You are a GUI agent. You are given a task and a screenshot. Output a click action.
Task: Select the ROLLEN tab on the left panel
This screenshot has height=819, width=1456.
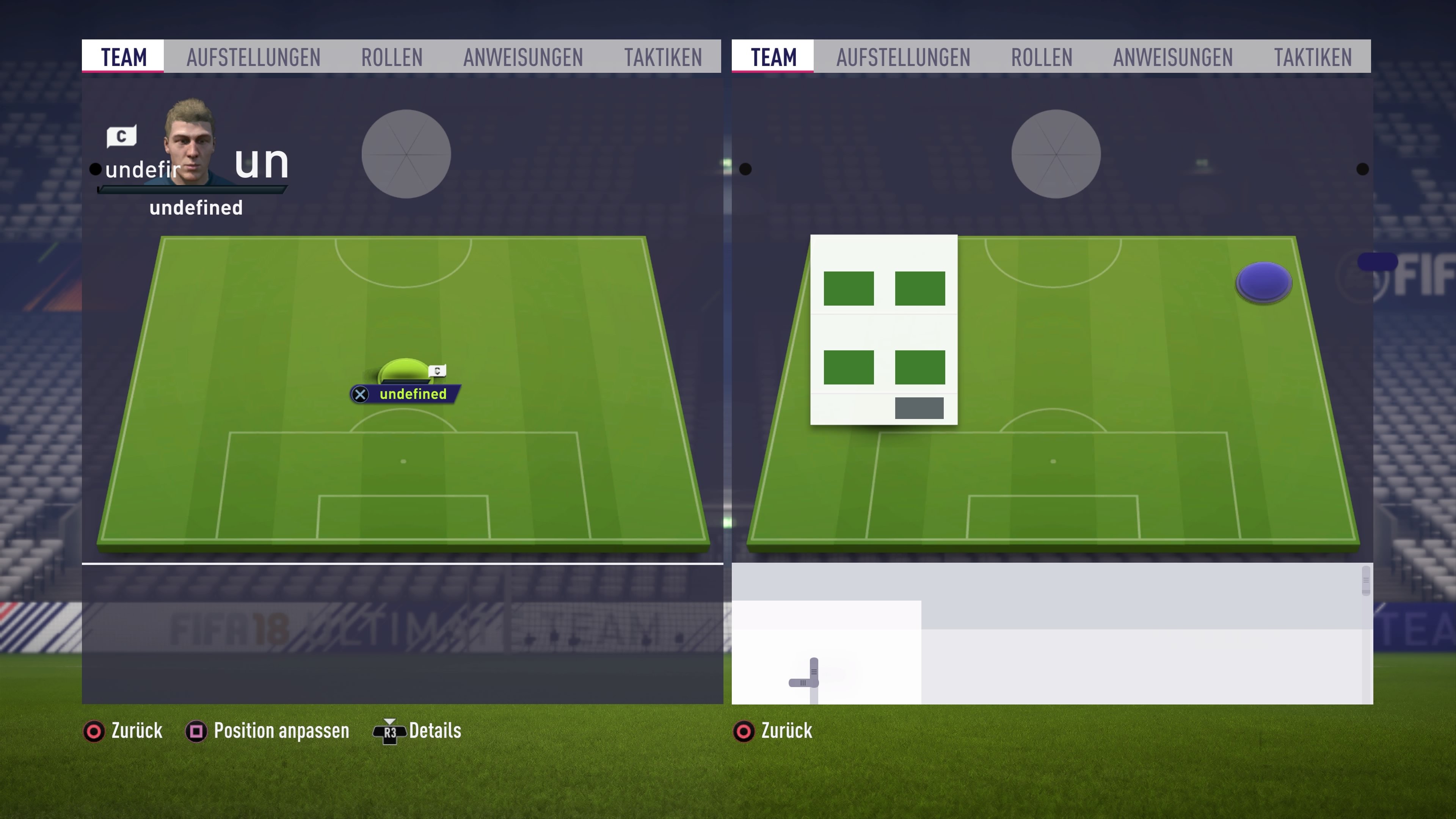(392, 56)
